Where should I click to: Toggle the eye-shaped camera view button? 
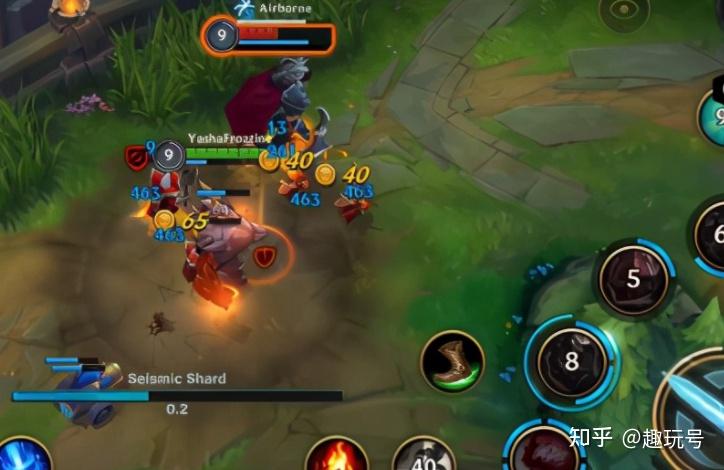coord(624,12)
